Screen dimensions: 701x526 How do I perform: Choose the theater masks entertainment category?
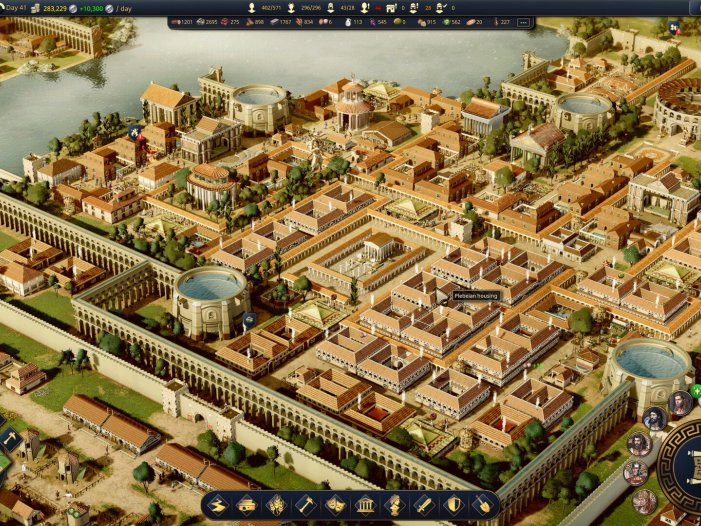coord(336,505)
